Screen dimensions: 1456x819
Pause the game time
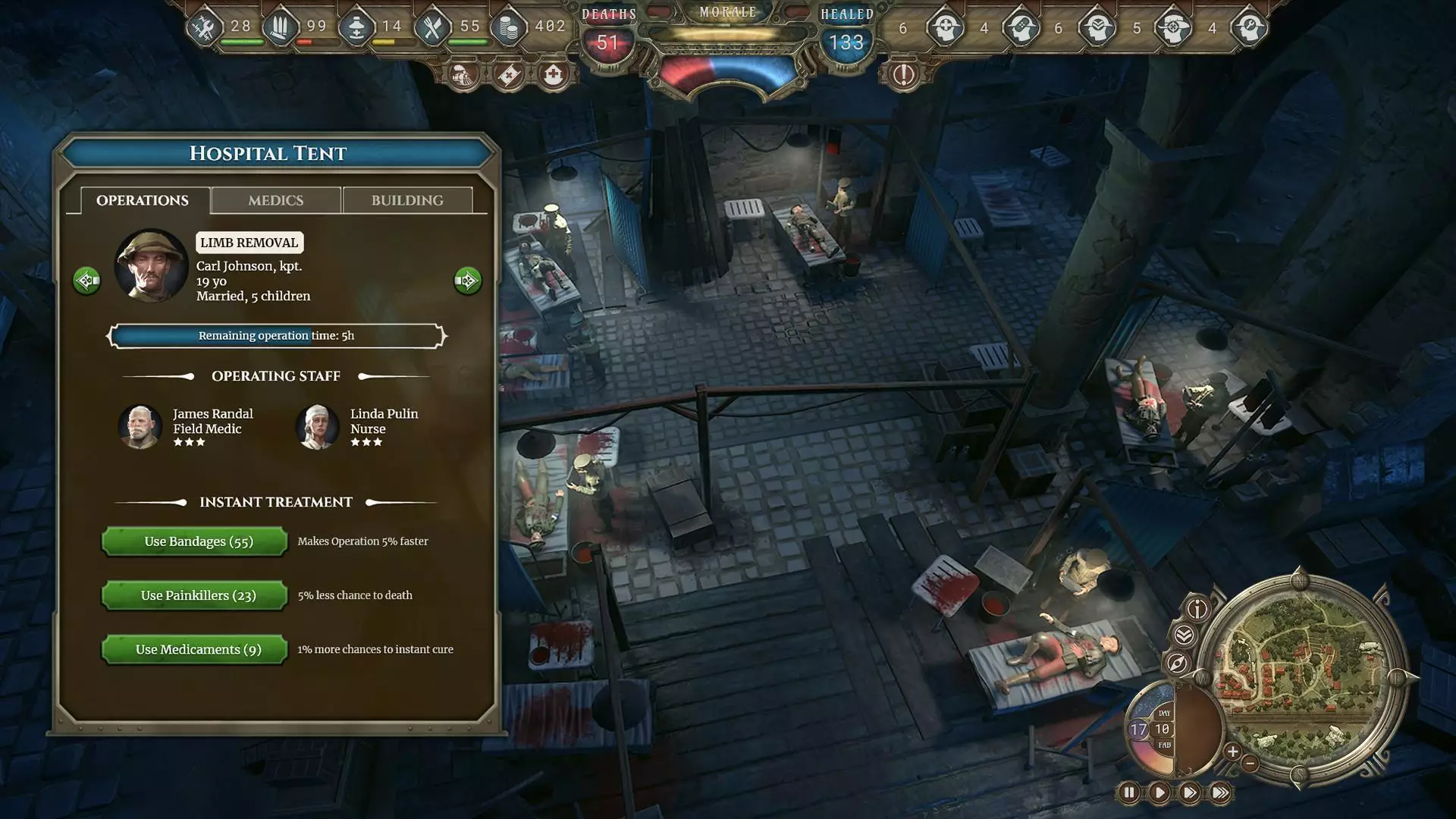[1128, 792]
